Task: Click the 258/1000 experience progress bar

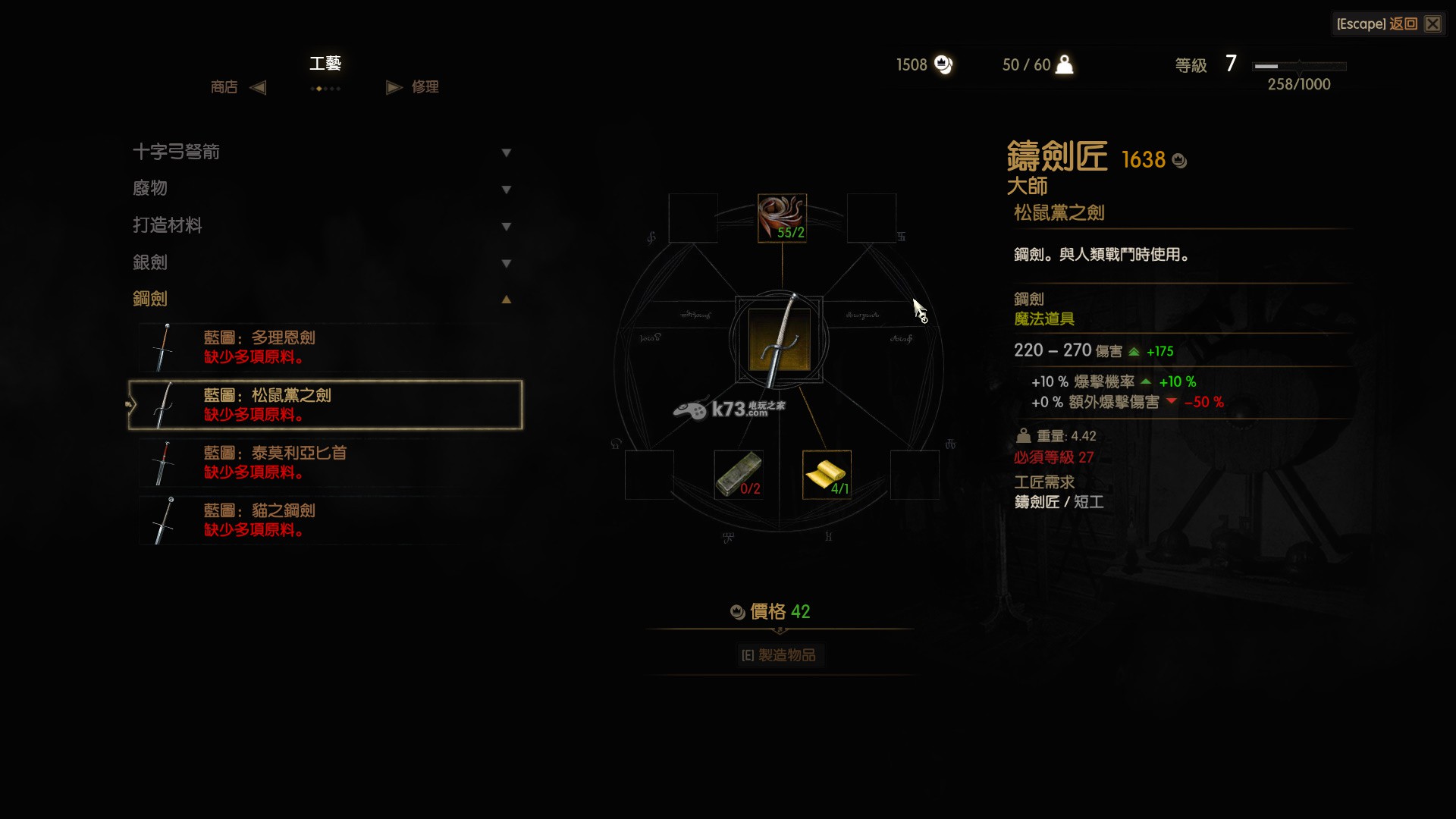Action: pyautogui.click(x=1299, y=66)
